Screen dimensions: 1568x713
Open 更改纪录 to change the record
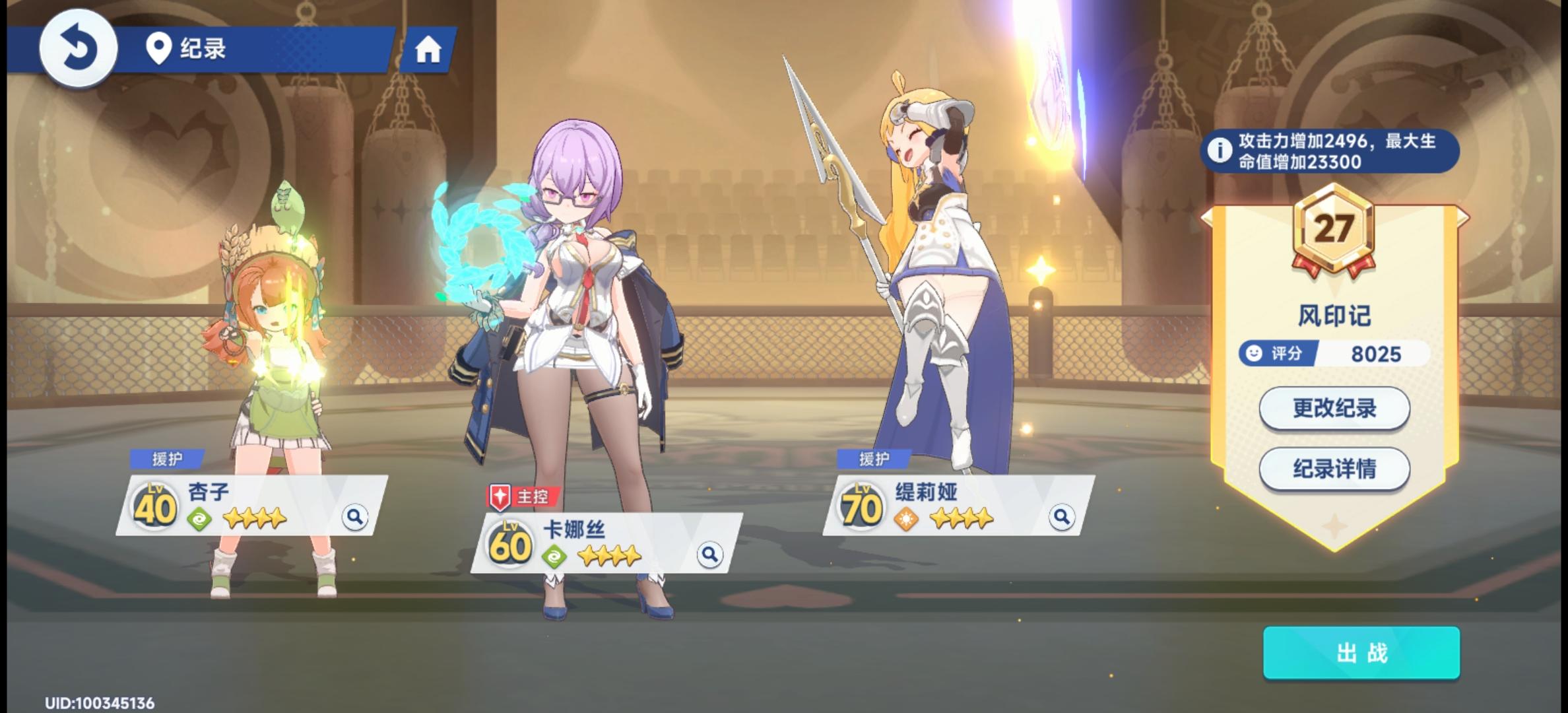(x=1334, y=409)
